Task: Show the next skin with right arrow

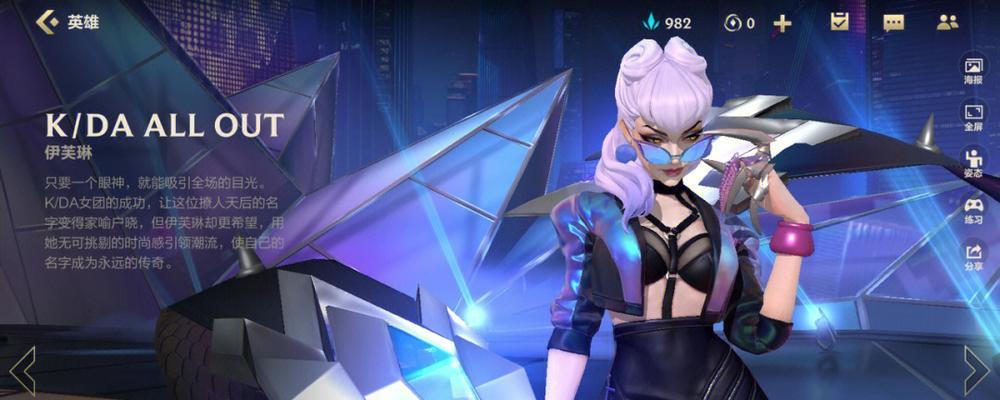Action: tap(976, 370)
